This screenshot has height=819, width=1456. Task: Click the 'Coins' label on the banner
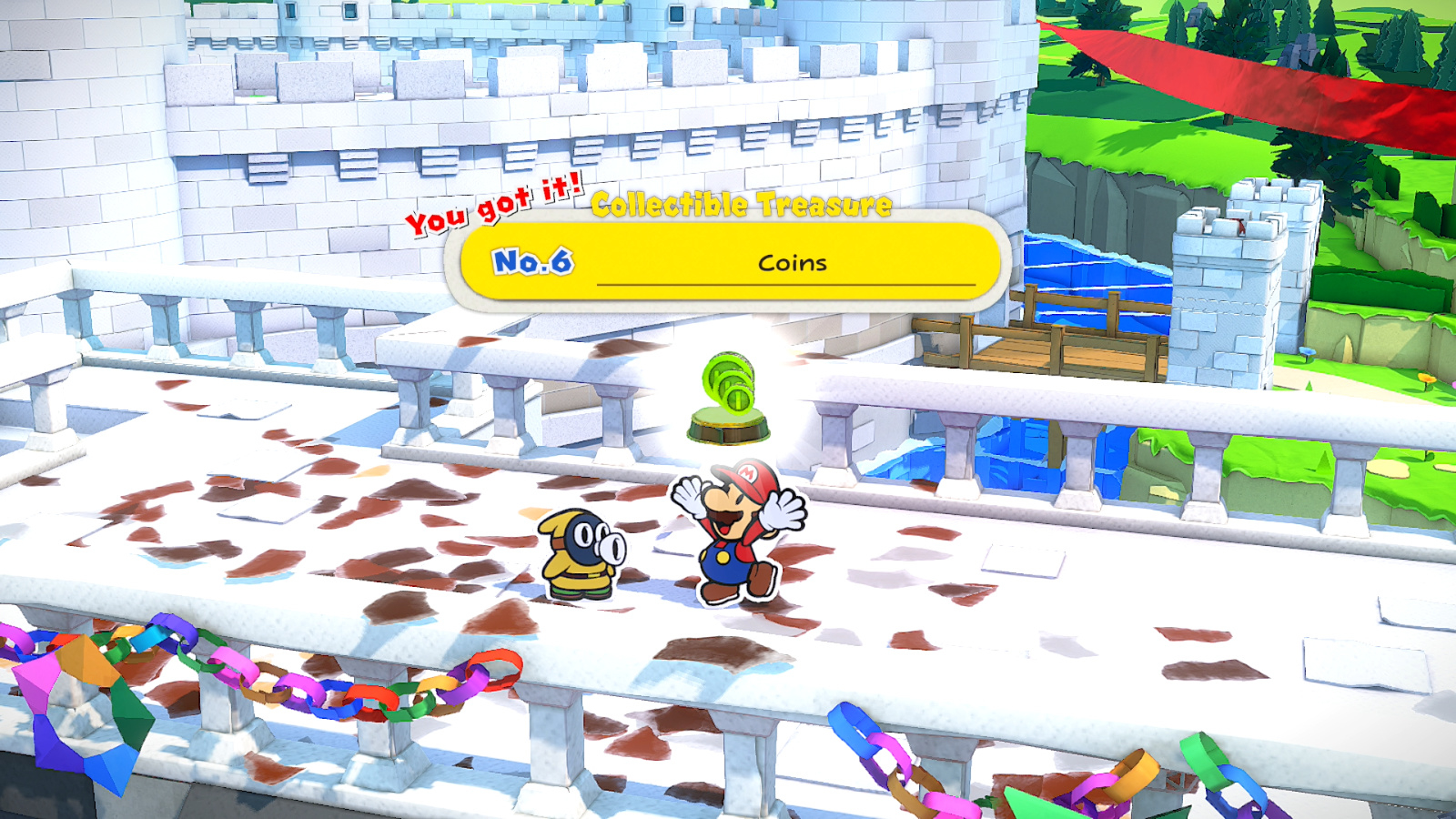(x=791, y=264)
